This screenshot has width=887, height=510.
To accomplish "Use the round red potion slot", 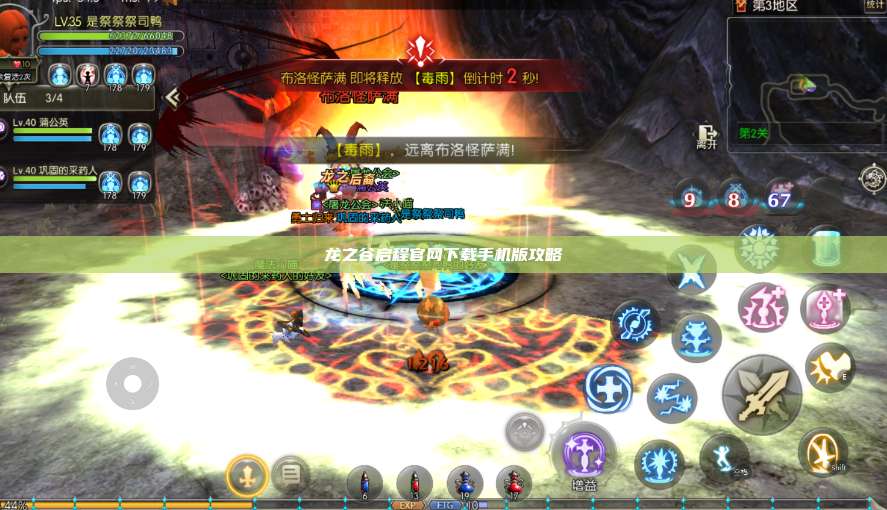I will point(513,483).
